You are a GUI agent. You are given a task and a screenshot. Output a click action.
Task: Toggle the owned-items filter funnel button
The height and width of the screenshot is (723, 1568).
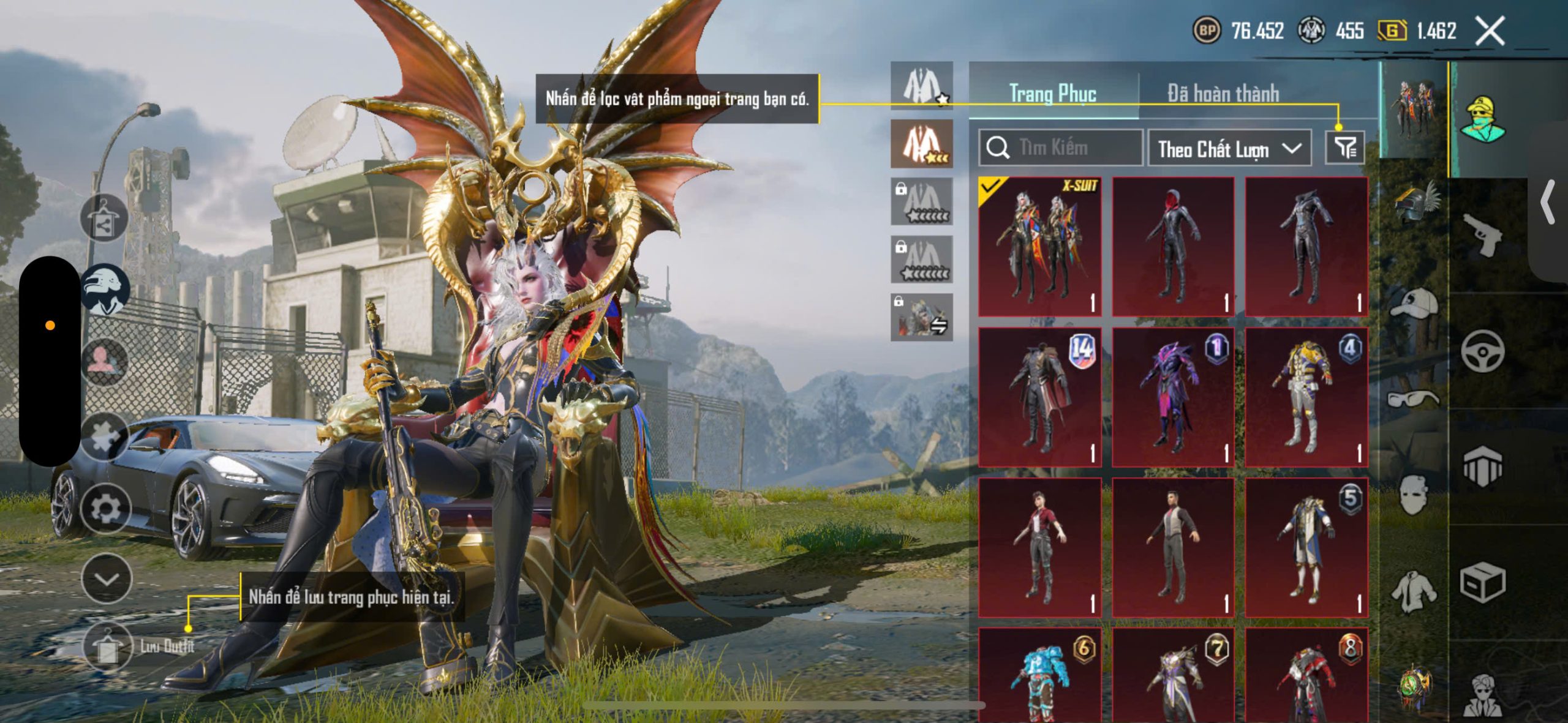click(x=1344, y=148)
